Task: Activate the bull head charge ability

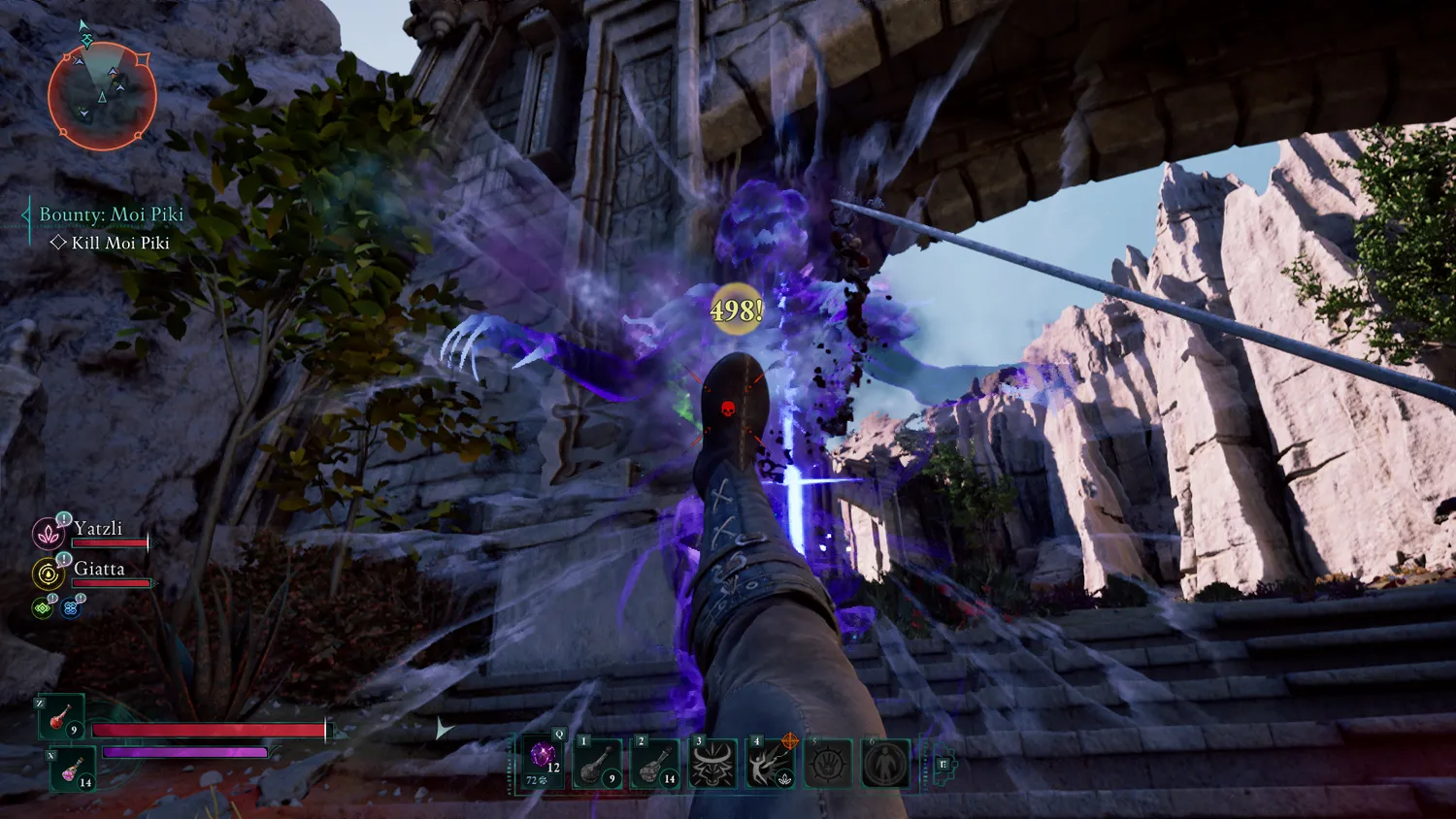Action: point(712,763)
